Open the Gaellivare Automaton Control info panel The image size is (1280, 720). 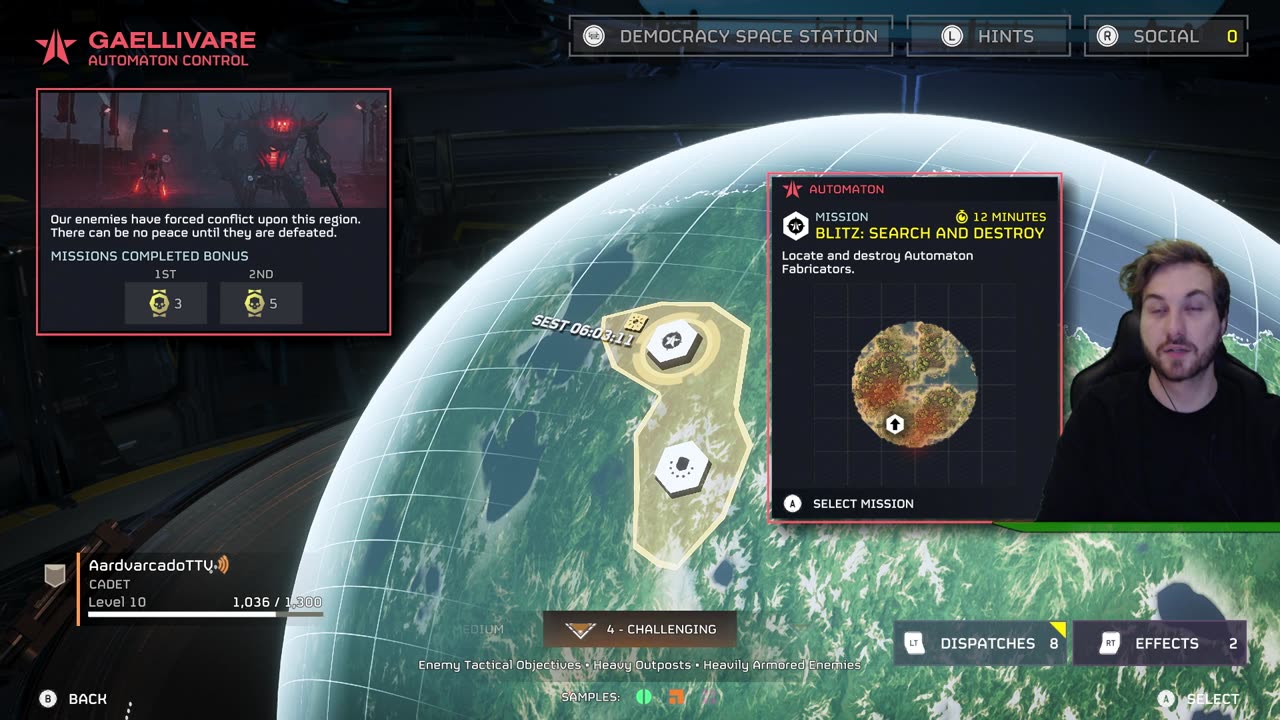(x=213, y=211)
